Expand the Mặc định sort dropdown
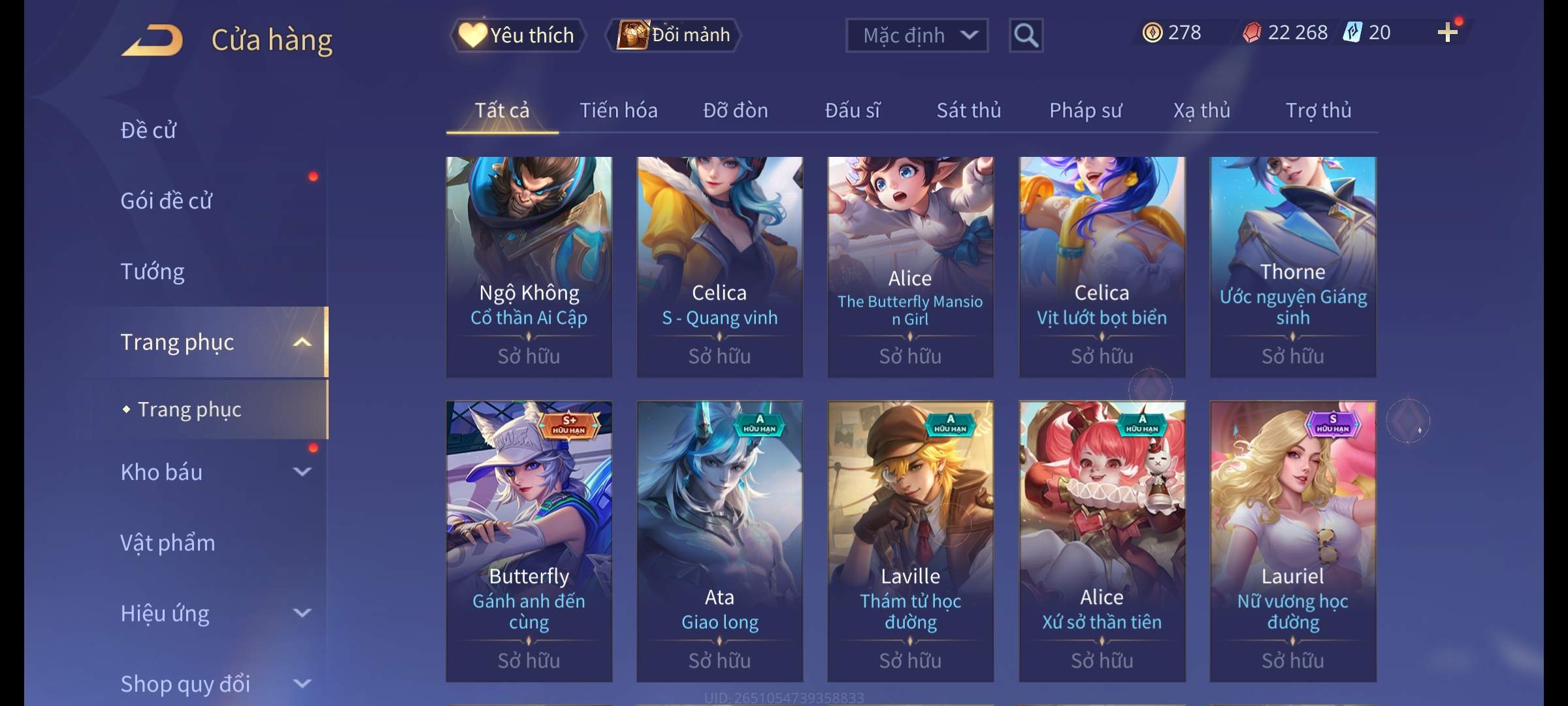 pos(917,35)
